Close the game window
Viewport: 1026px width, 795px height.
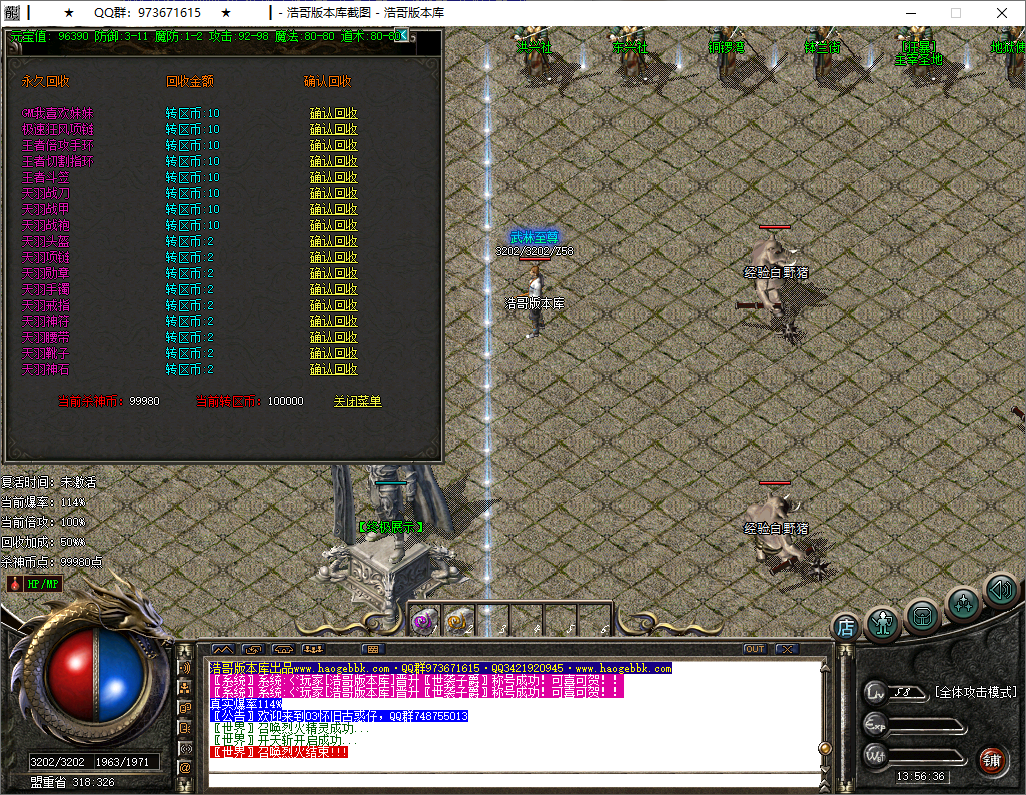pos(1002,13)
